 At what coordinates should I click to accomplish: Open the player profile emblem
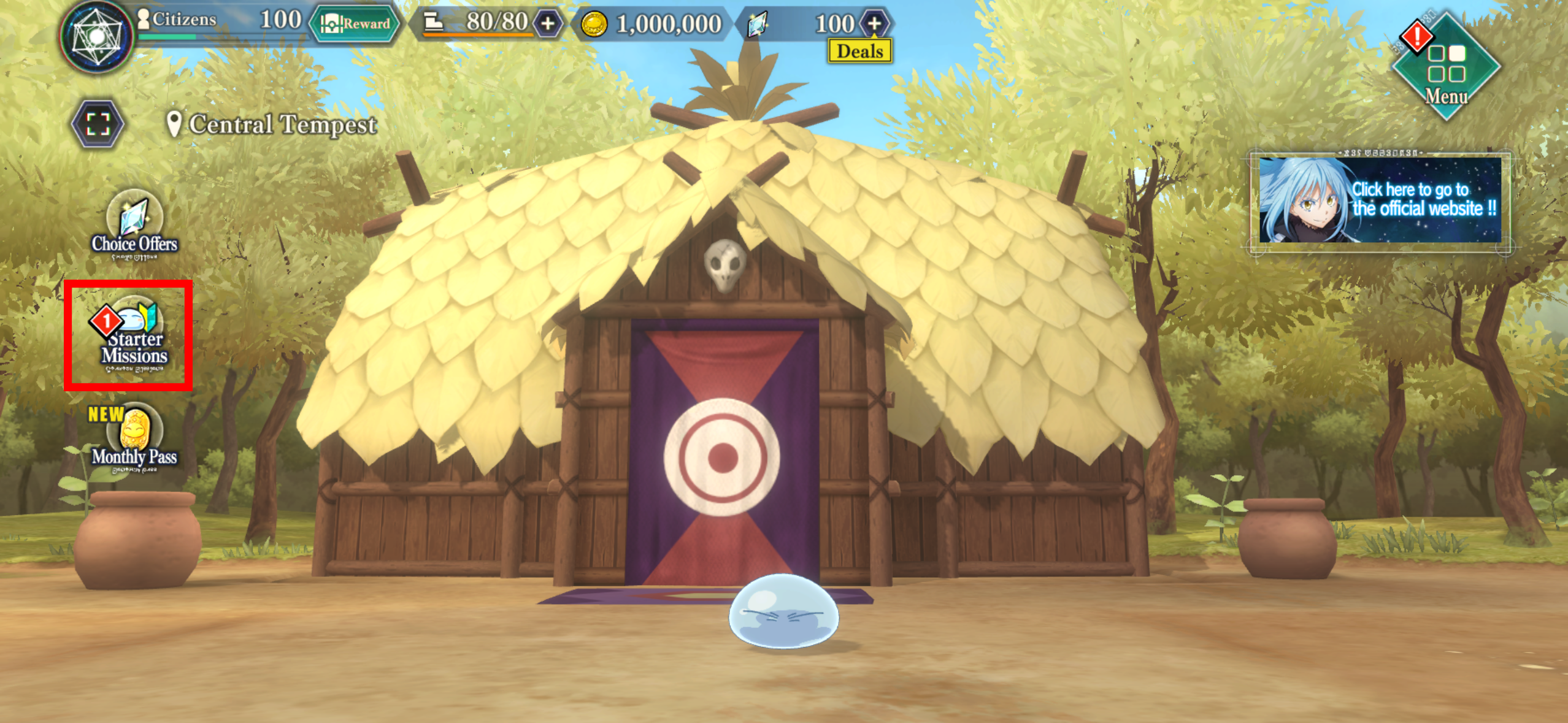point(97,37)
